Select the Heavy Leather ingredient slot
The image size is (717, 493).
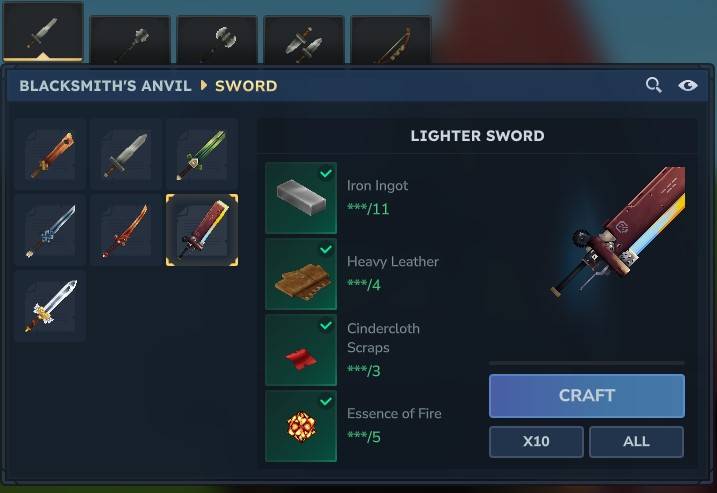[301, 274]
